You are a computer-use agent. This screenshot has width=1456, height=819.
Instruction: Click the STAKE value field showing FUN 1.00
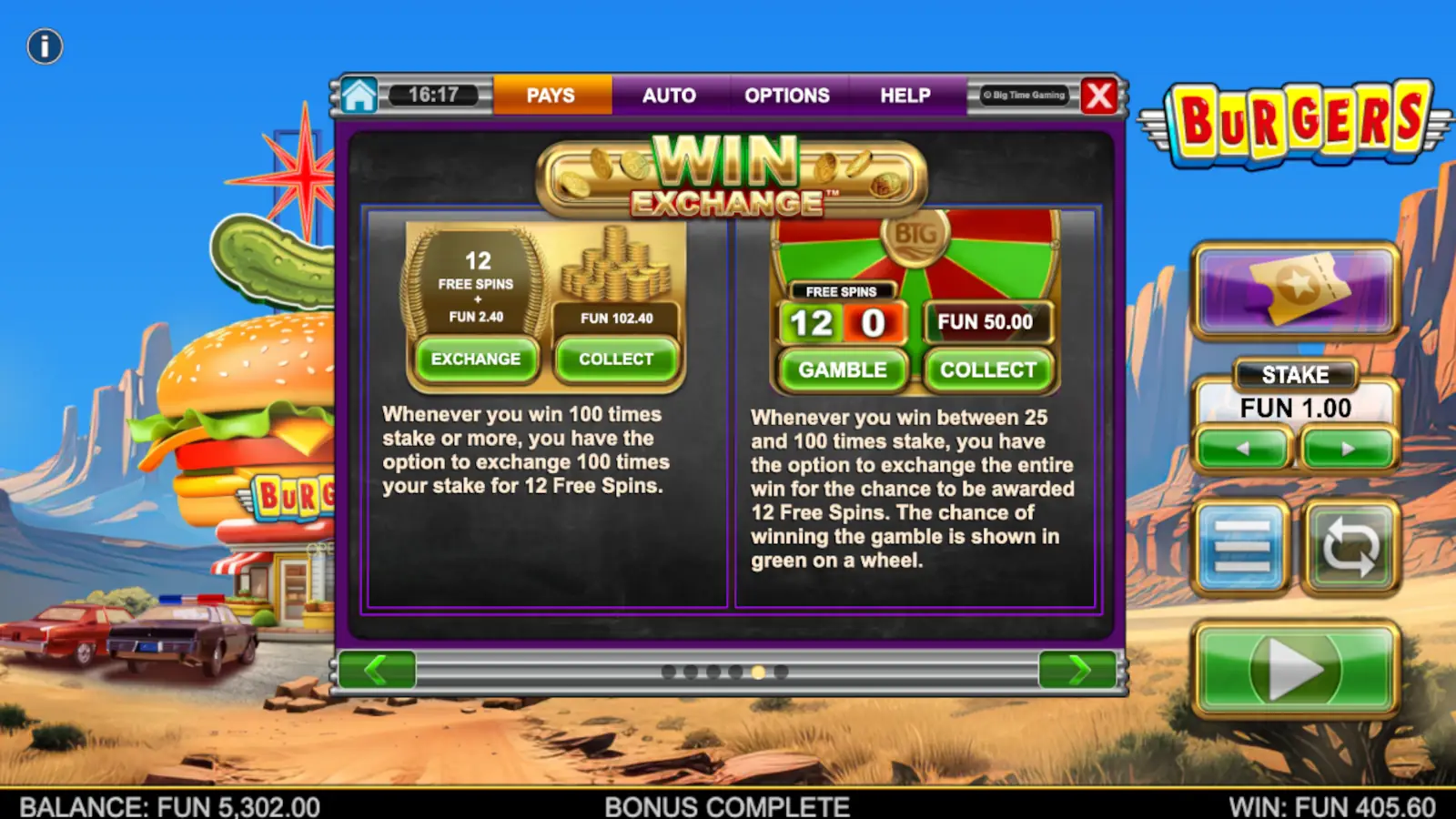pyautogui.click(x=1294, y=408)
